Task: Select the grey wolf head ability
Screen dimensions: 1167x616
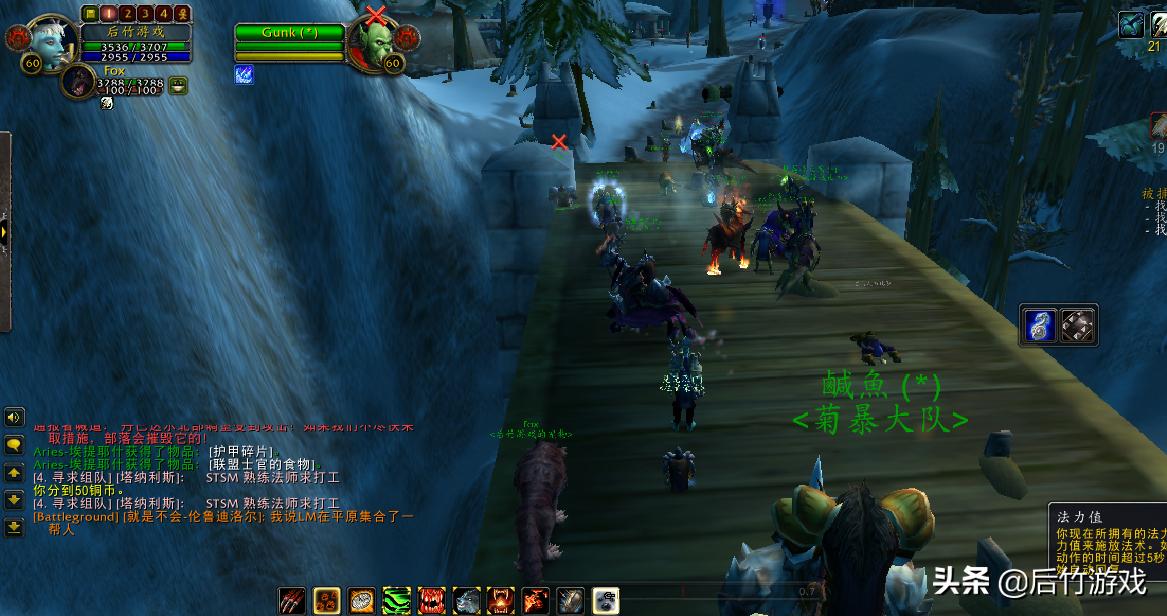Action: (x=467, y=600)
